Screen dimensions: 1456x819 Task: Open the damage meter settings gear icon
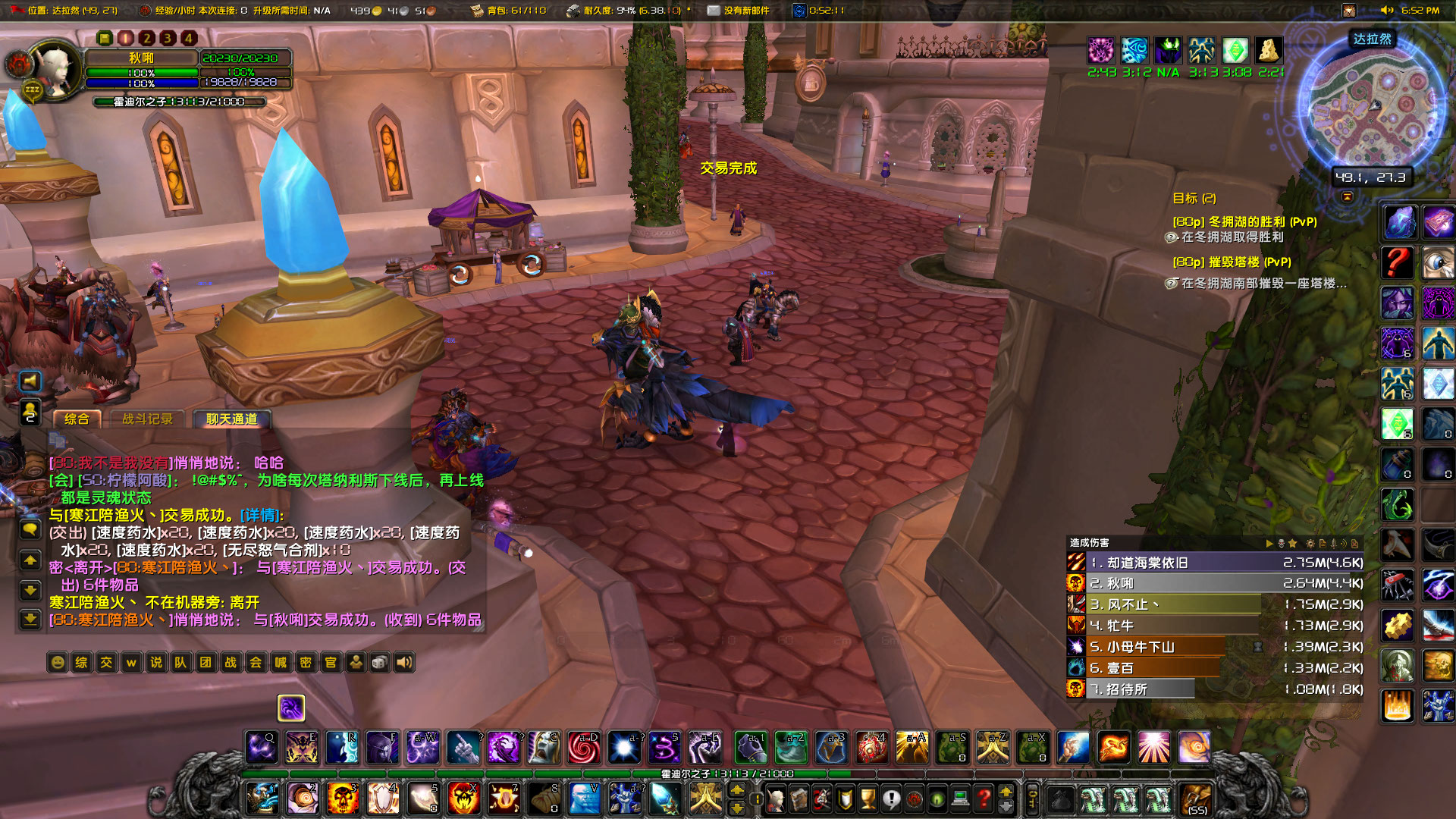coord(1310,544)
